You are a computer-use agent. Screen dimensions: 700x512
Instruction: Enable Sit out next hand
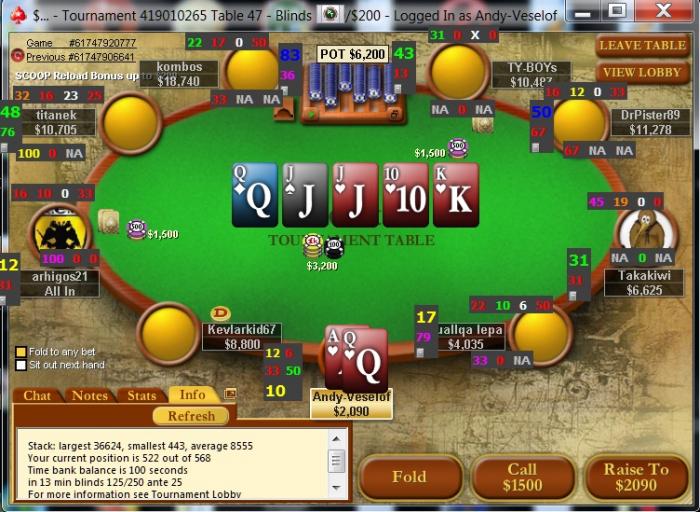[20, 366]
